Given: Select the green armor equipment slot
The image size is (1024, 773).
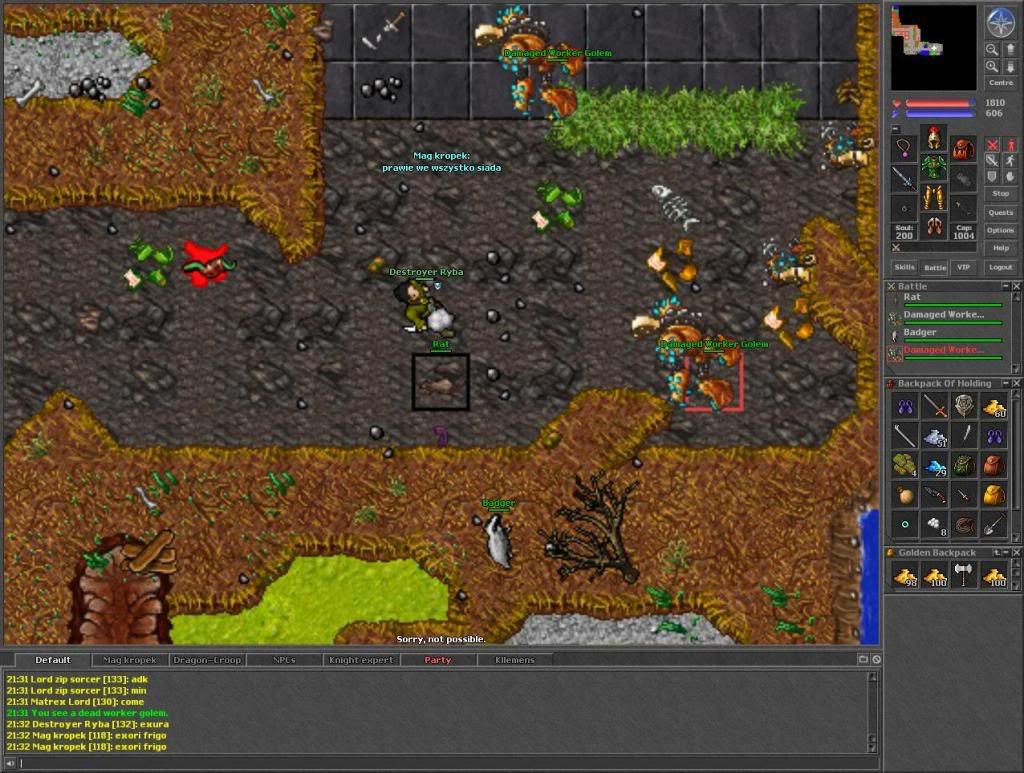Looking at the screenshot, I should tap(934, 166).
